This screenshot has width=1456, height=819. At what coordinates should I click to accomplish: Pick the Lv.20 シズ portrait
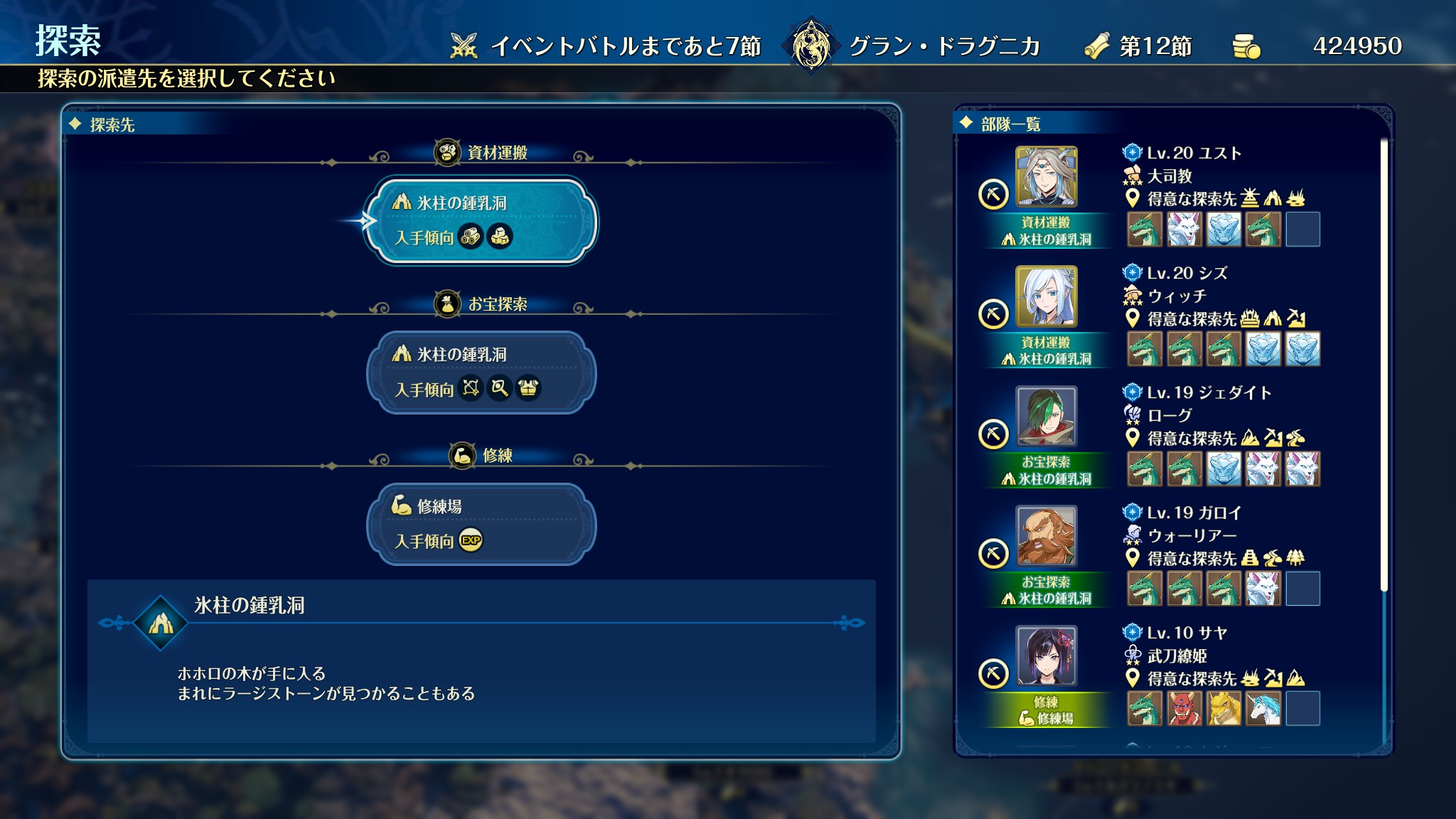1046,296
